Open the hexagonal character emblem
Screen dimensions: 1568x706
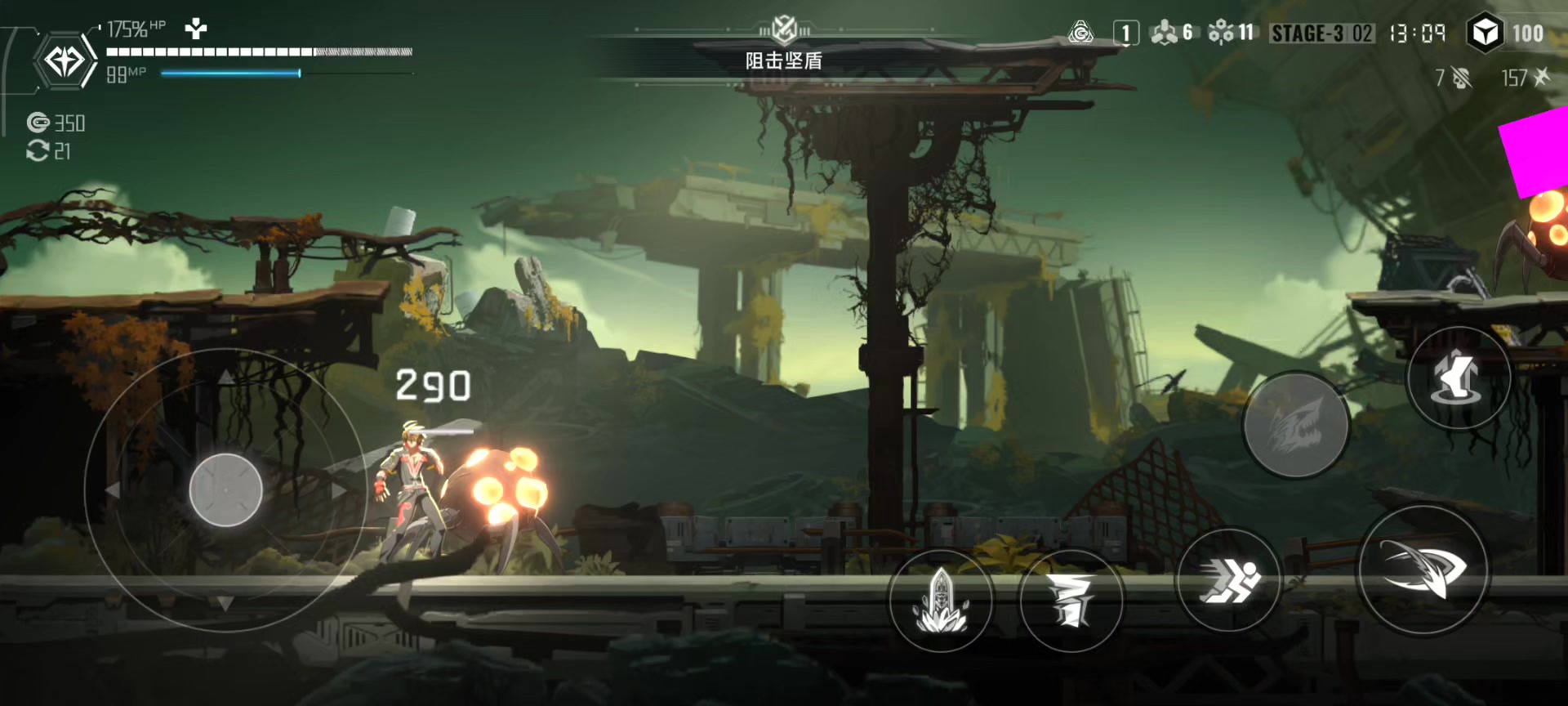point(65,61)
